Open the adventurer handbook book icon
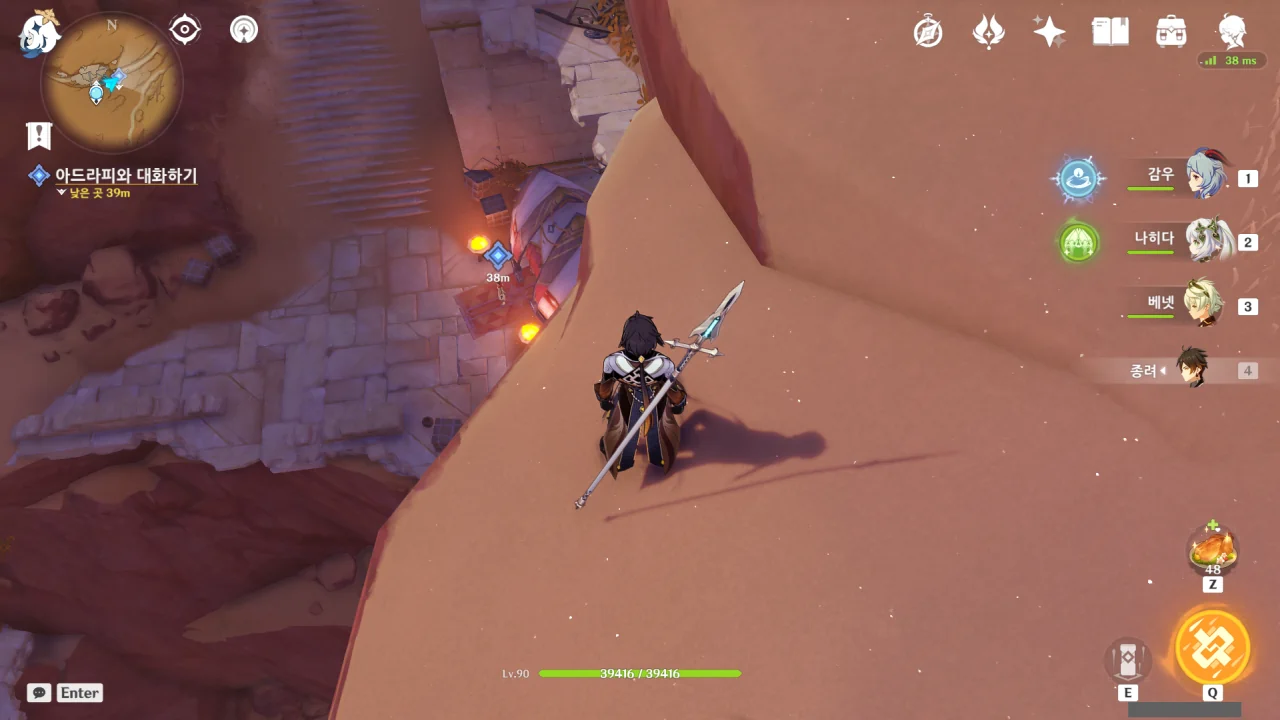 click(1110, 31)
